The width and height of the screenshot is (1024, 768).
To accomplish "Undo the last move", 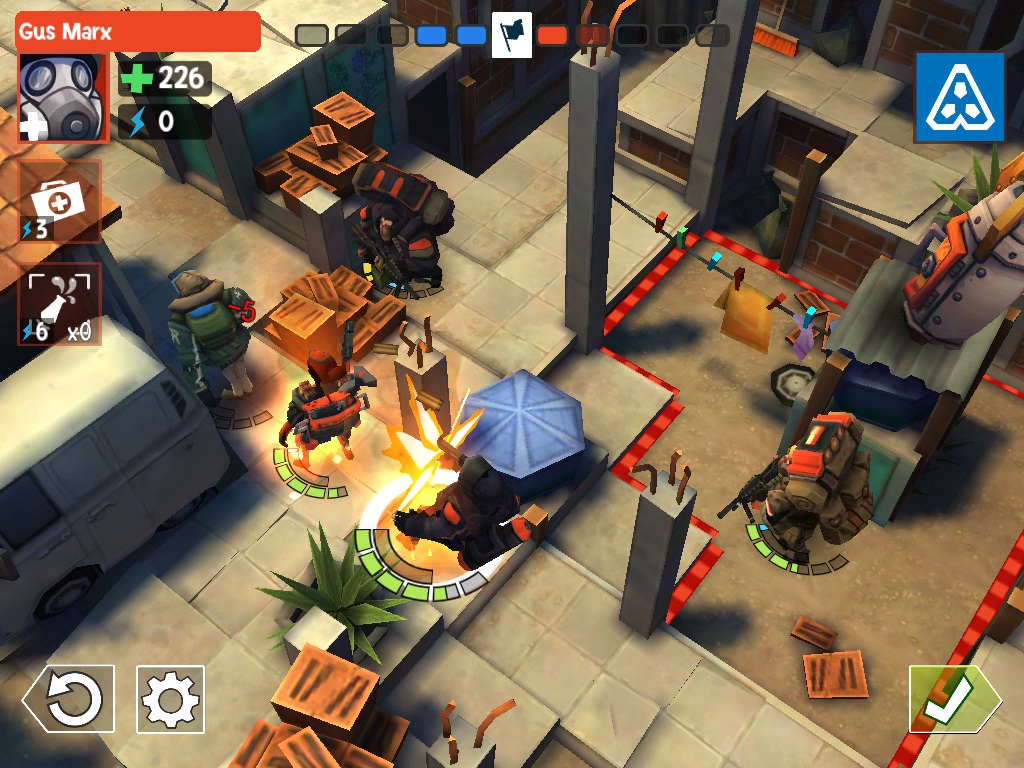I will coord(68,699).
